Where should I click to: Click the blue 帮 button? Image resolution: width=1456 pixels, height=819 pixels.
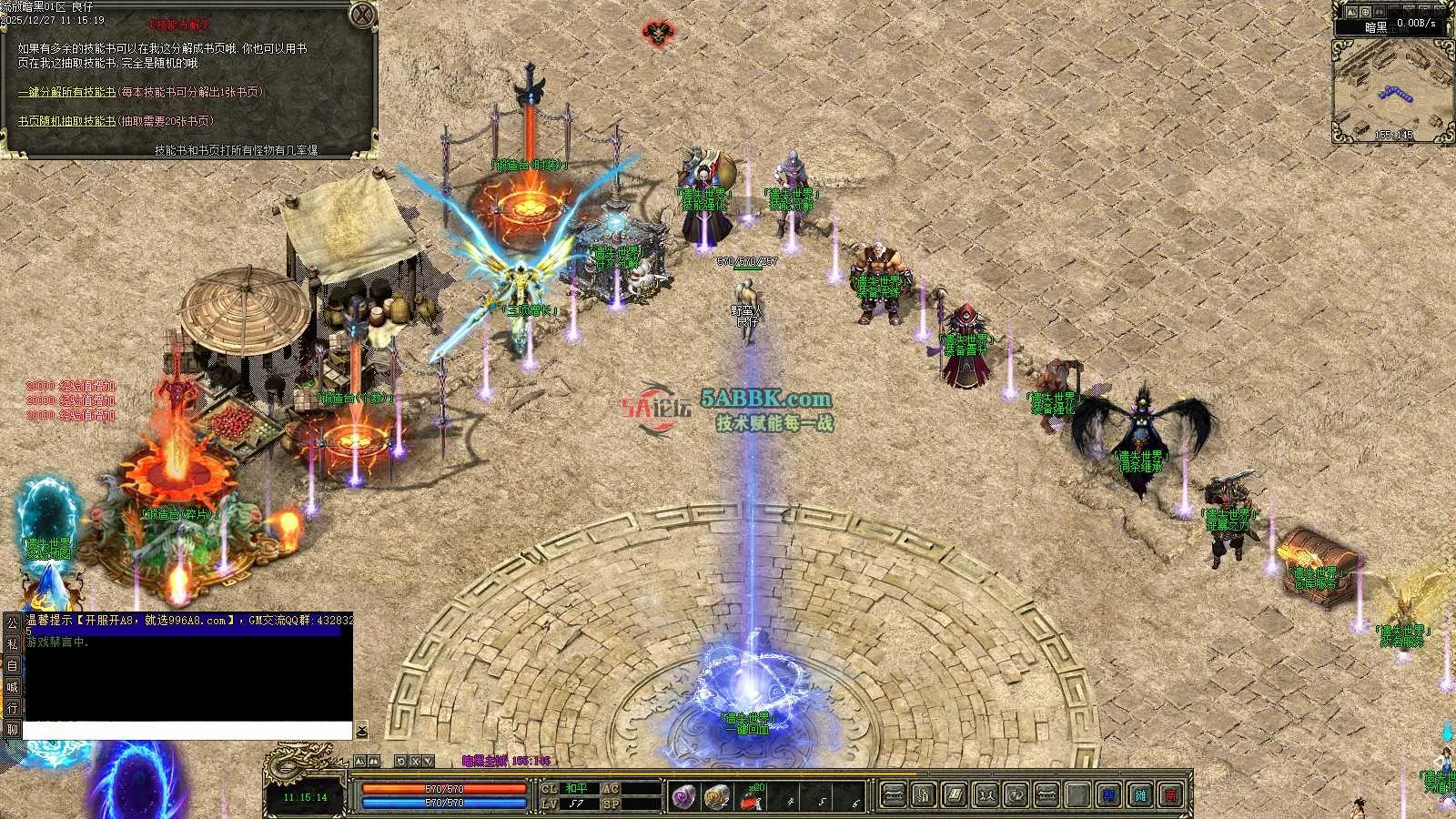1108,795
